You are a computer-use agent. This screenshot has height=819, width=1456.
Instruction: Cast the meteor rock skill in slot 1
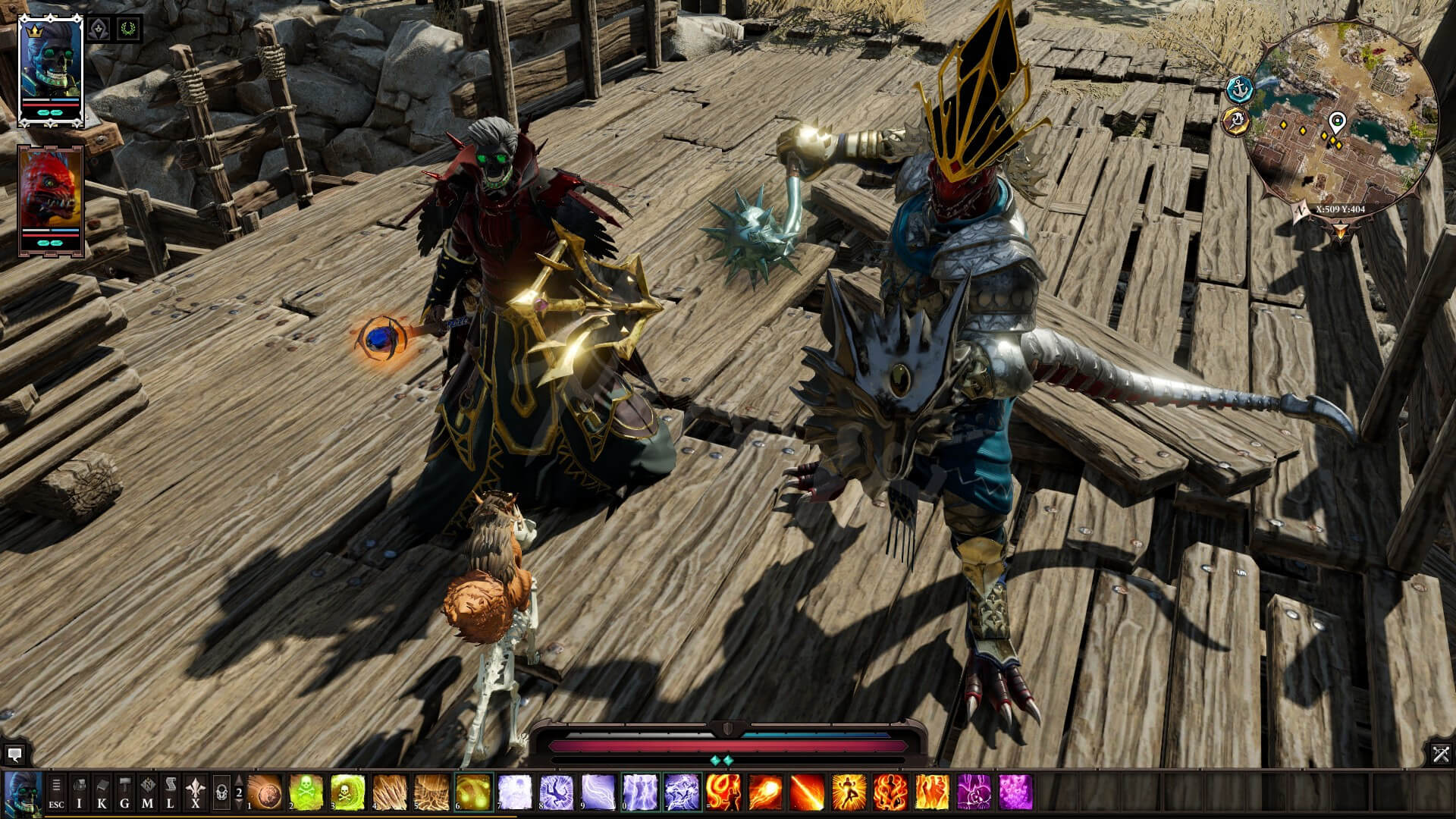coord(265,792)
